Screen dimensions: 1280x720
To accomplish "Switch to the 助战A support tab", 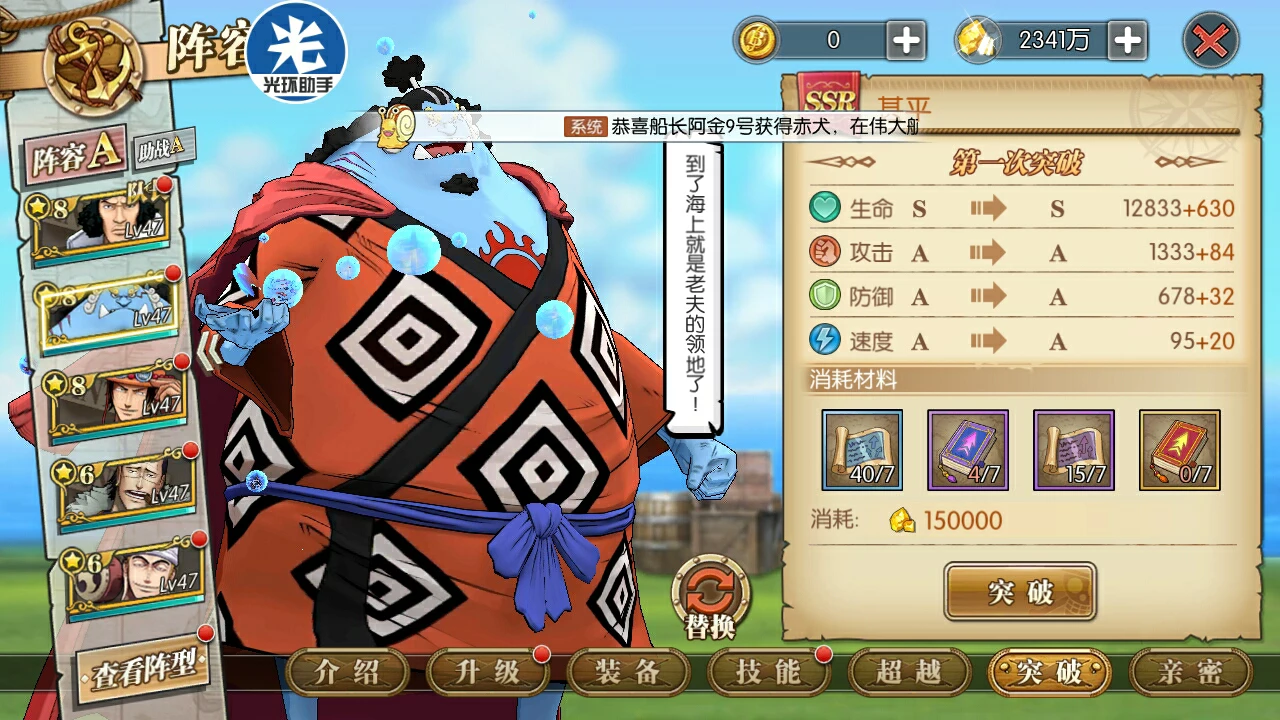I will (x=160, y=147).
